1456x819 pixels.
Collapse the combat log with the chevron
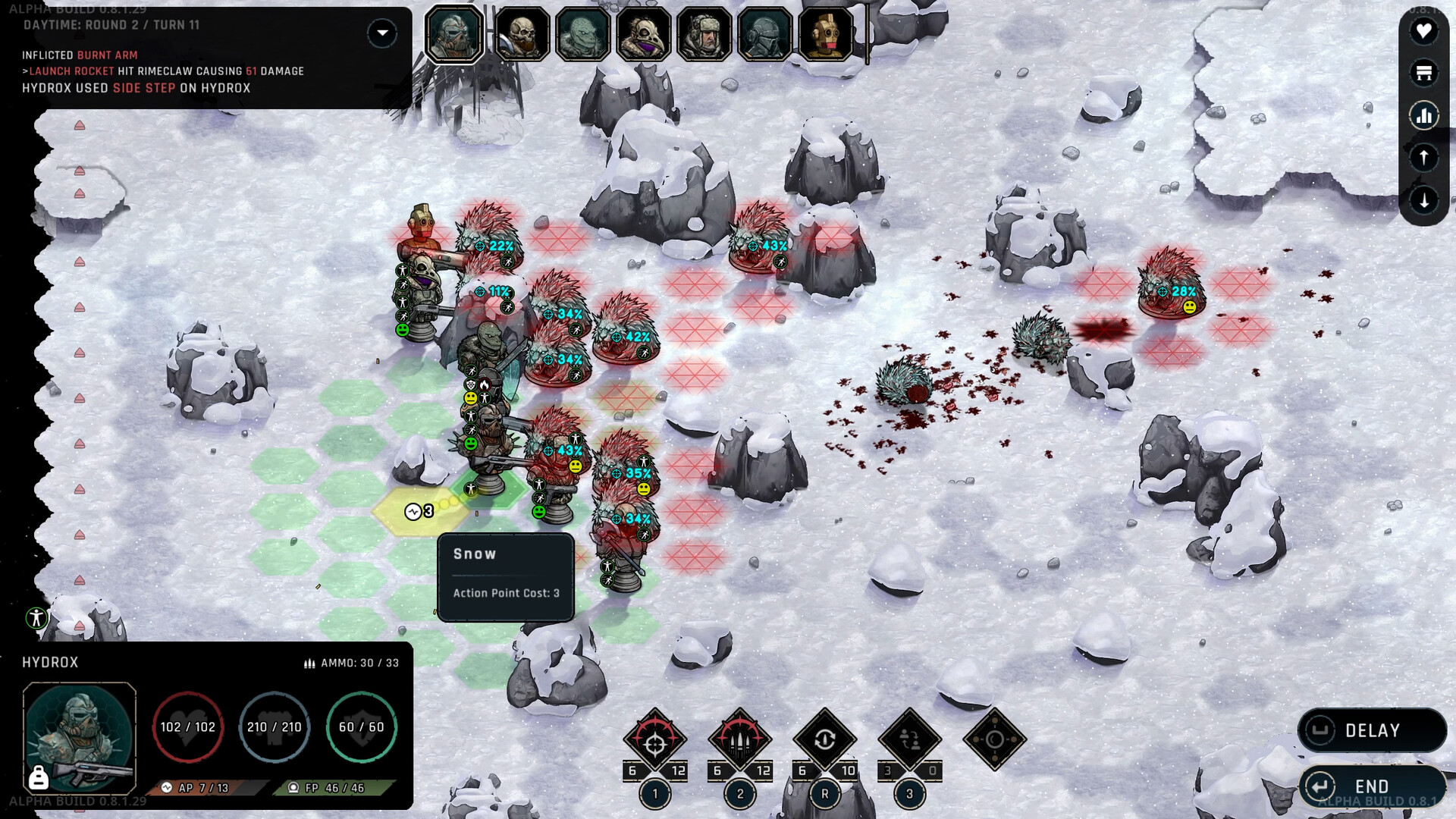click(x=382, y=33)
